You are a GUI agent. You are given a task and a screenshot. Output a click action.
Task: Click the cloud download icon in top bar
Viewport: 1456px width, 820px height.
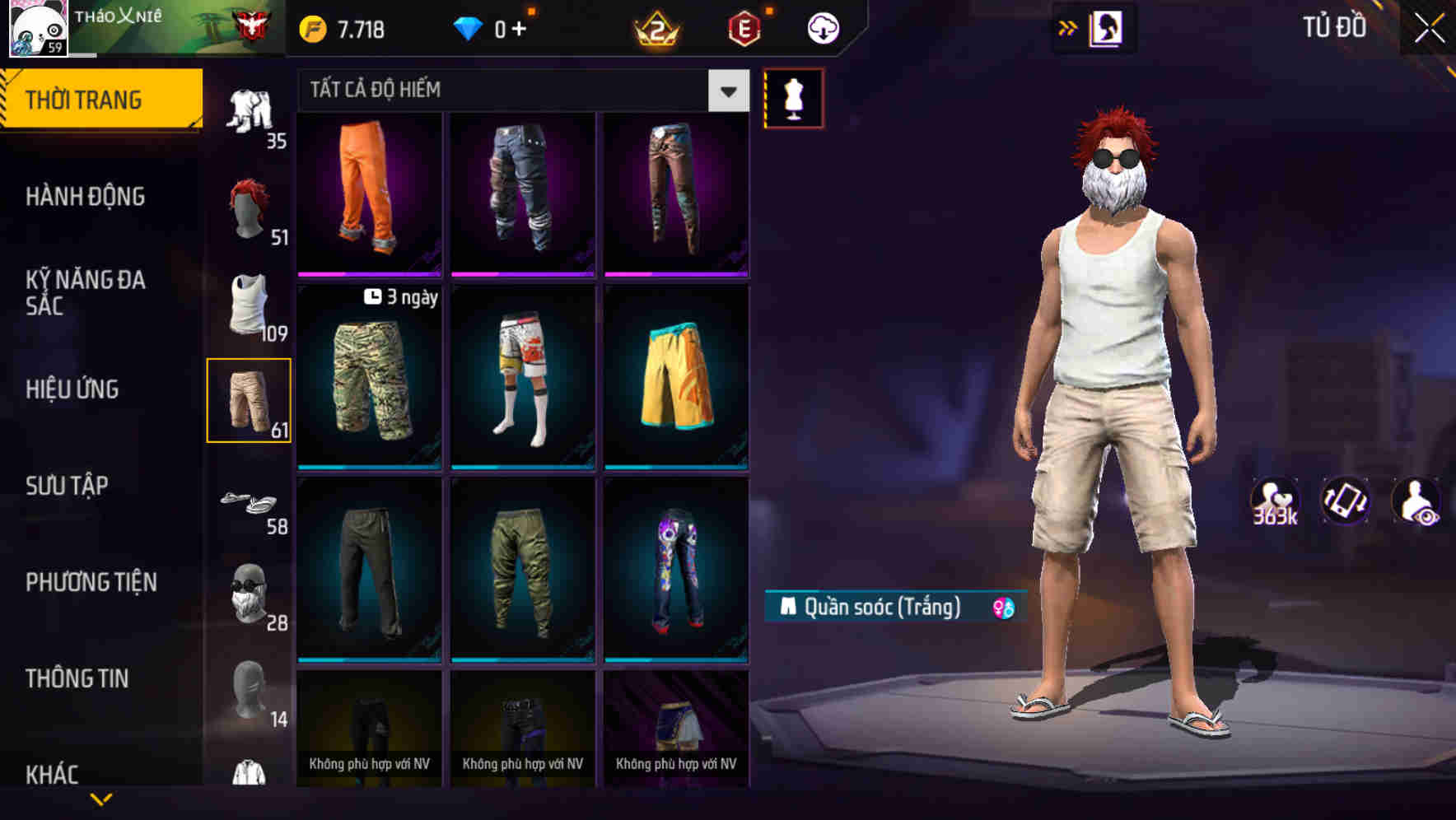824,27
